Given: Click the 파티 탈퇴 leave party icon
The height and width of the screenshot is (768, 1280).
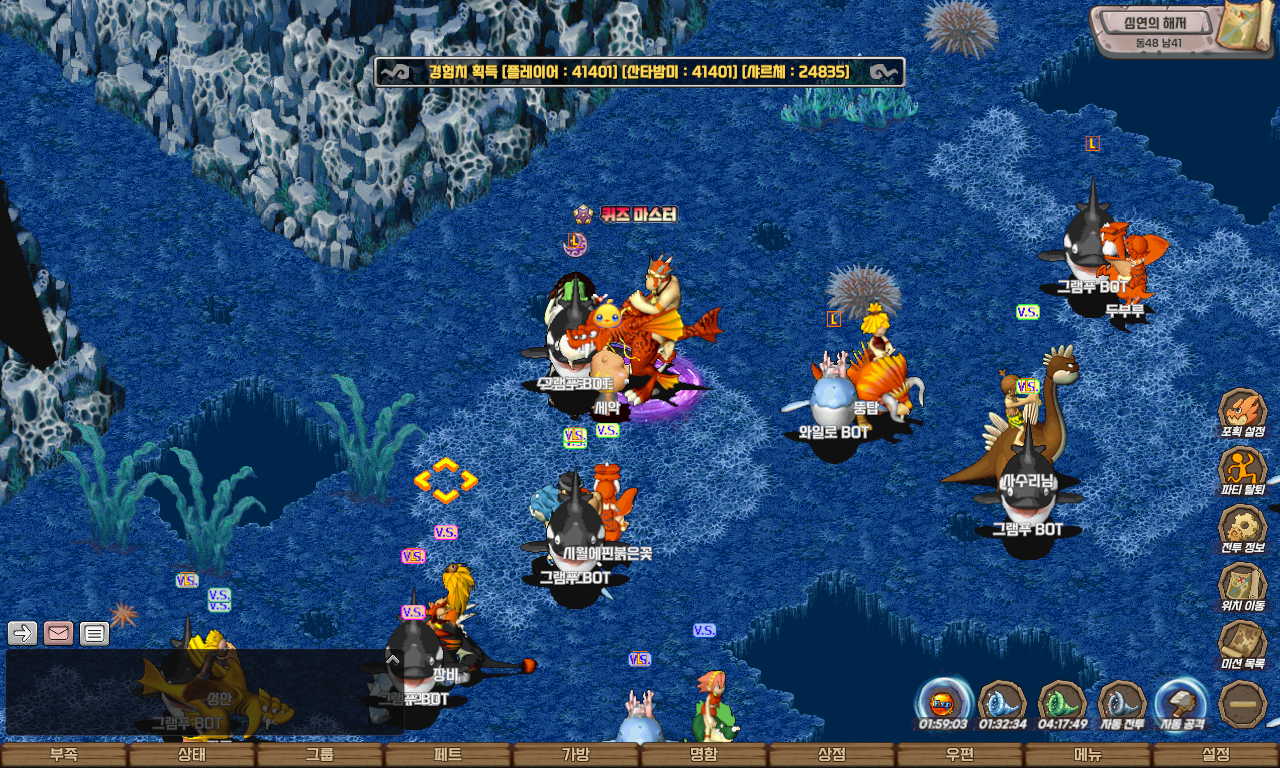Looking at the screenshot, I should pyautogui.click(x=1243, y=469).
